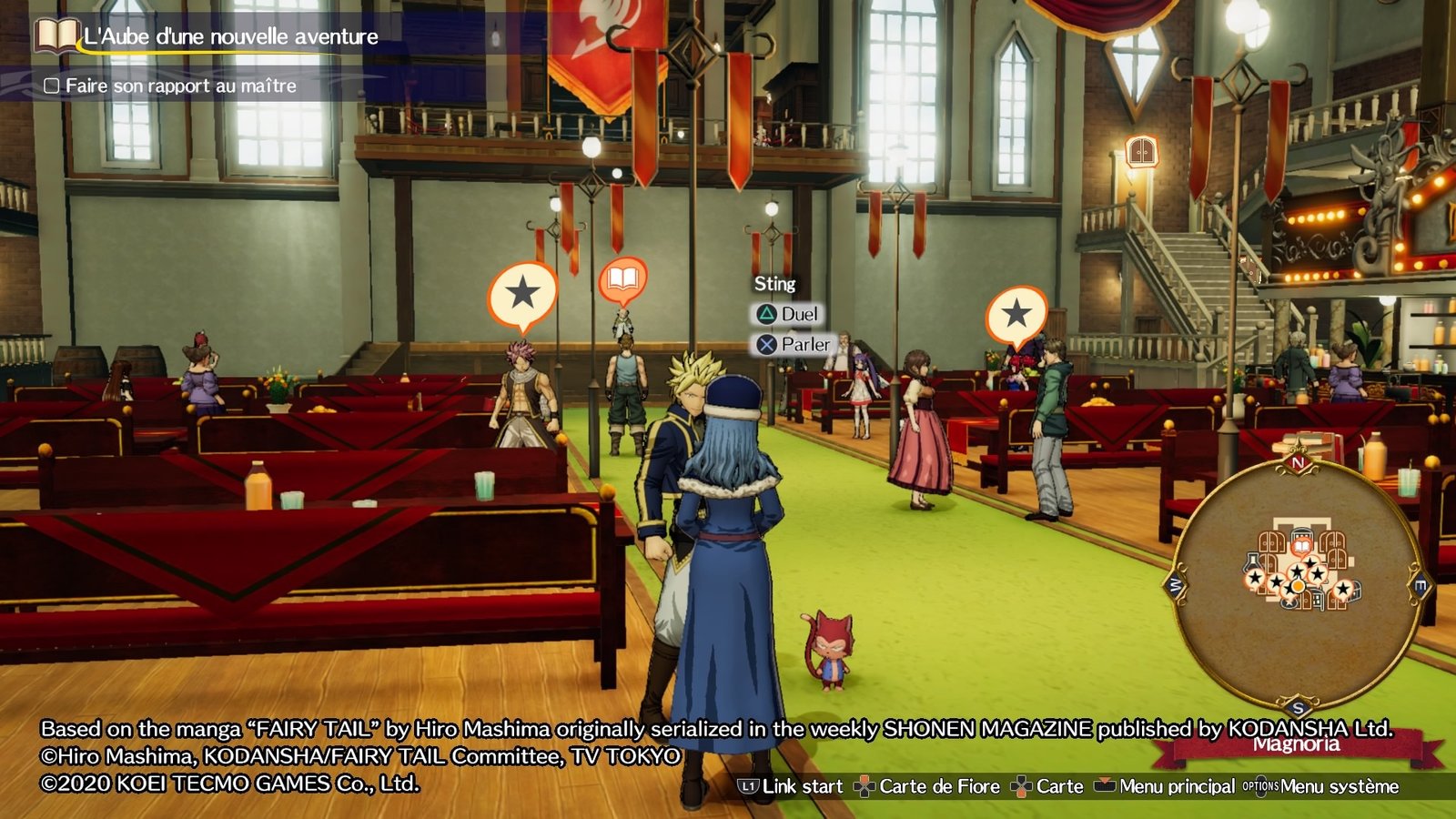Click the orange book story marker bubble
This screenshot has width=1456, height=819.
coord(622,279)
